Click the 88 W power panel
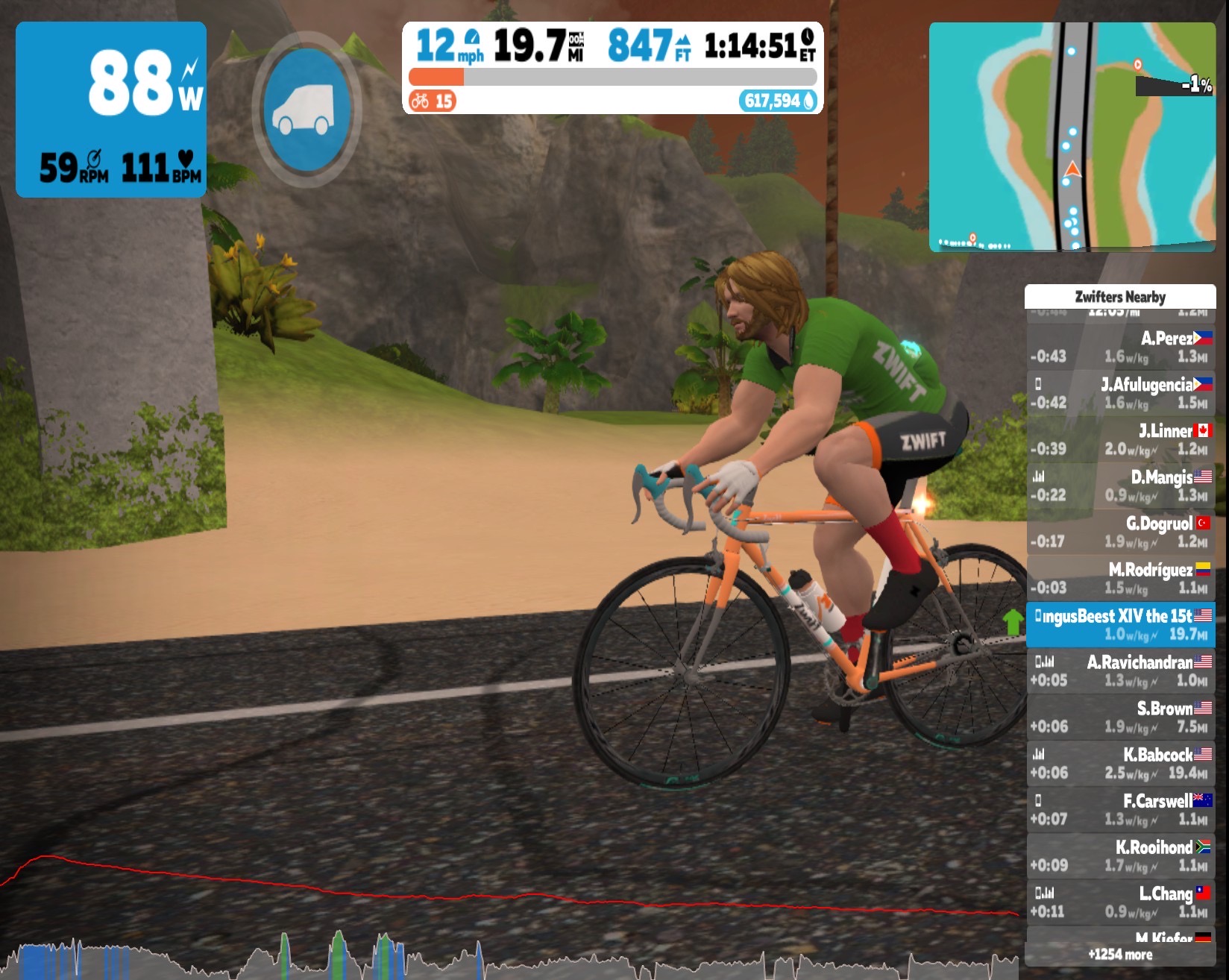 pyautogui.click(x=111, y=110)
